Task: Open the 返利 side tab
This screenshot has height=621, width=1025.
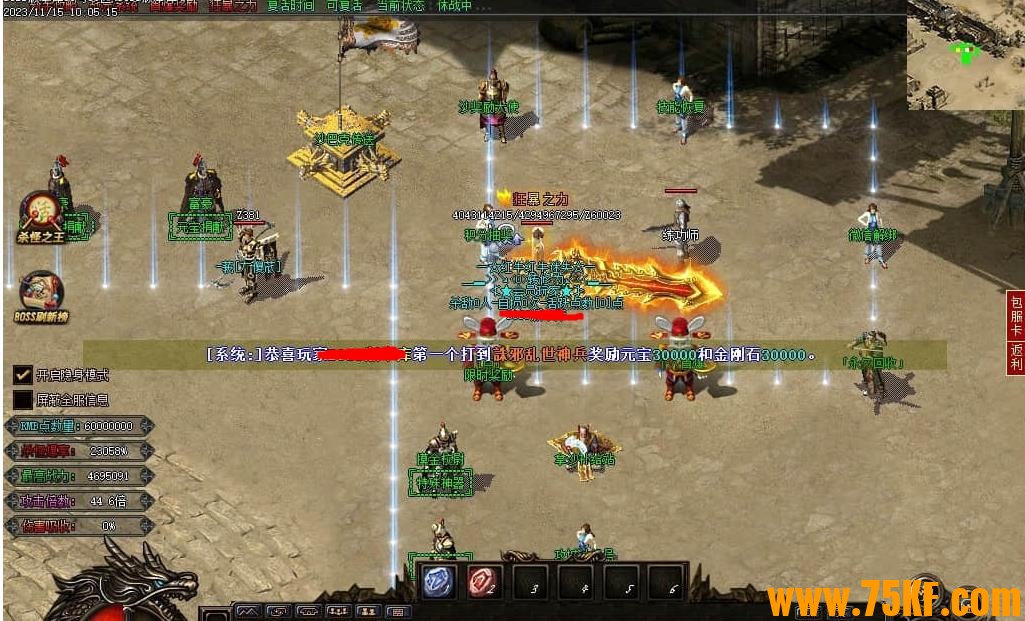Action: pos(1016,358)
